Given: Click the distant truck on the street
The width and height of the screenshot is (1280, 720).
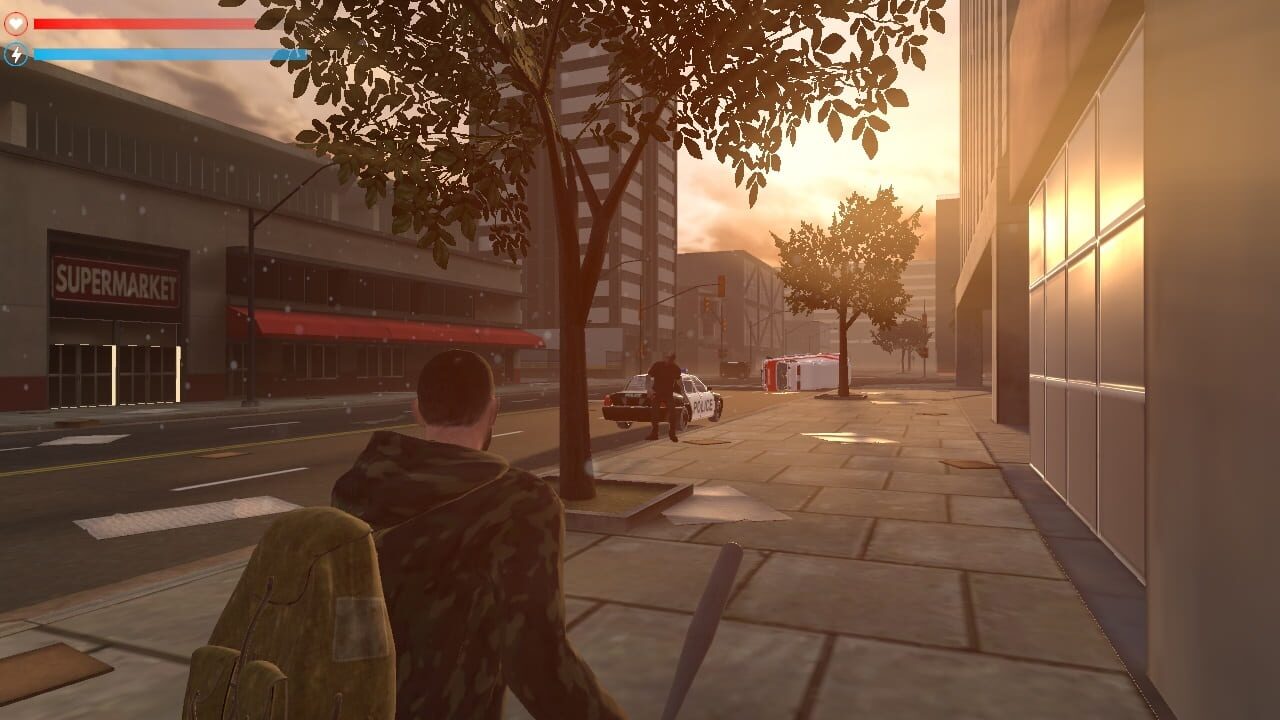Looking at the screenshot, I should tap(733, 369).
